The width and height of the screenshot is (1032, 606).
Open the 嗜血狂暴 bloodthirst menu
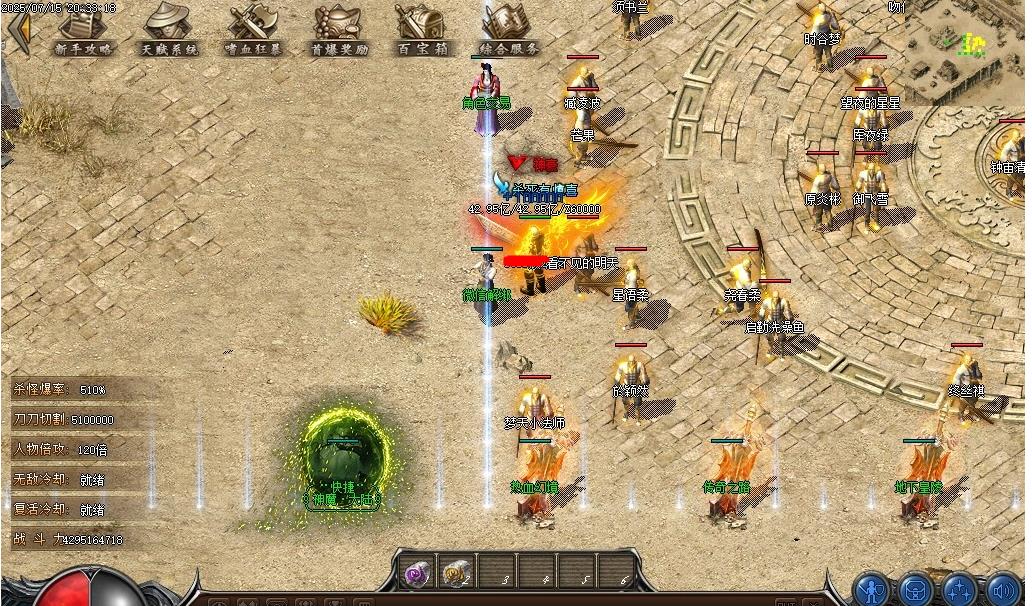pyautogui.click(x=253, y=30)
